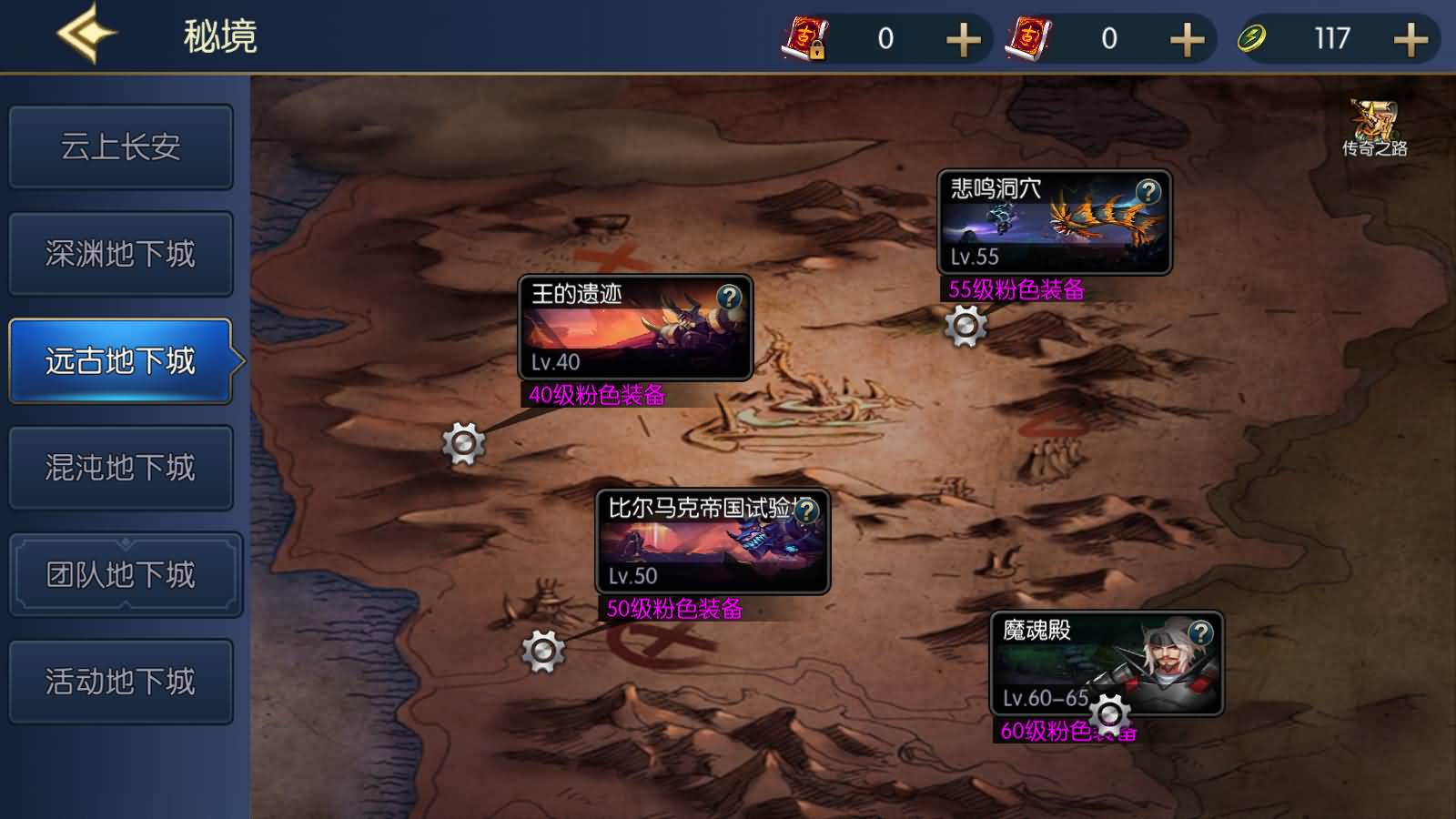Click the green energy coin icon

1252,38
